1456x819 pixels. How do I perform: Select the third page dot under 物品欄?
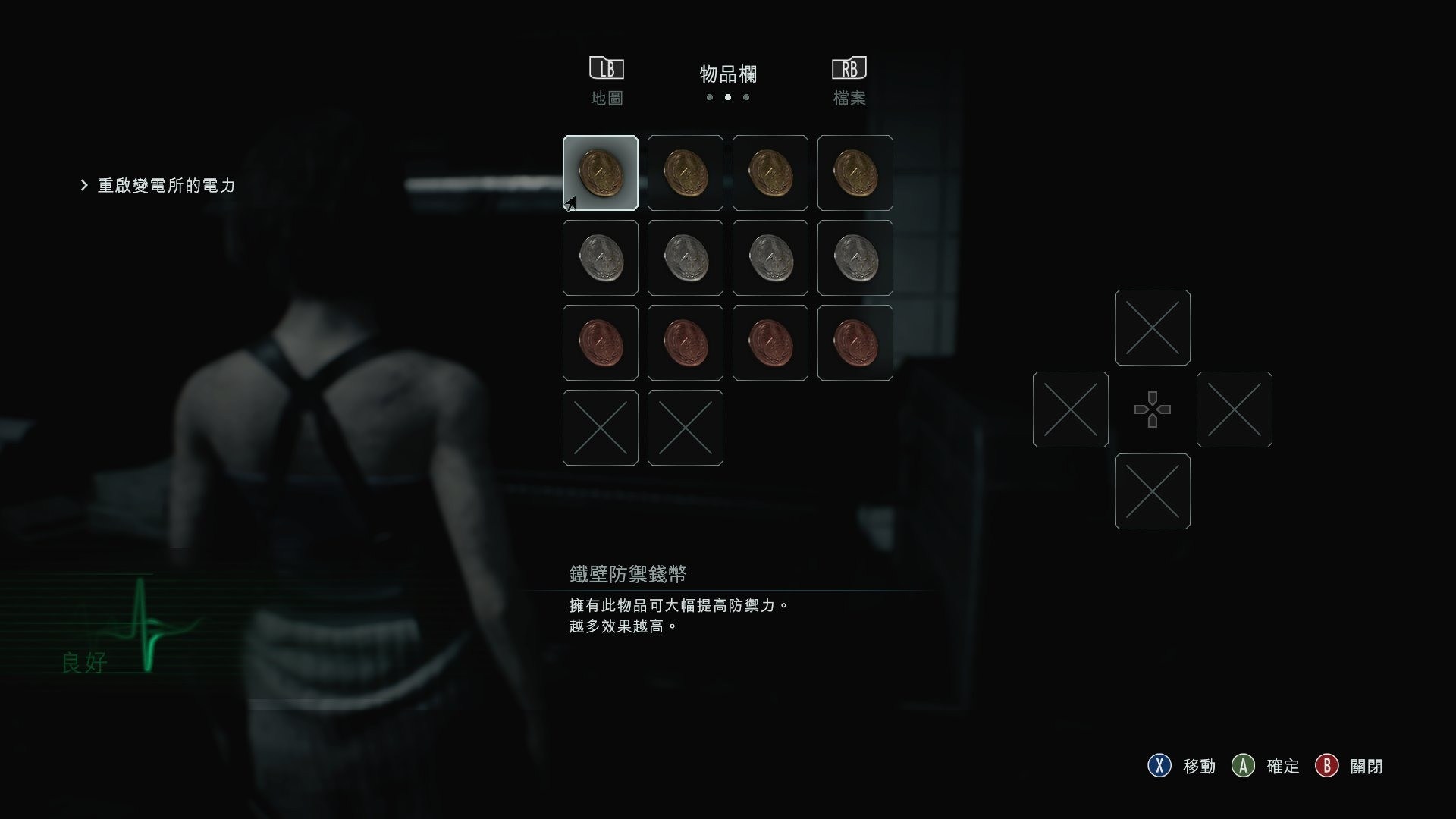(x=747, y=97)
